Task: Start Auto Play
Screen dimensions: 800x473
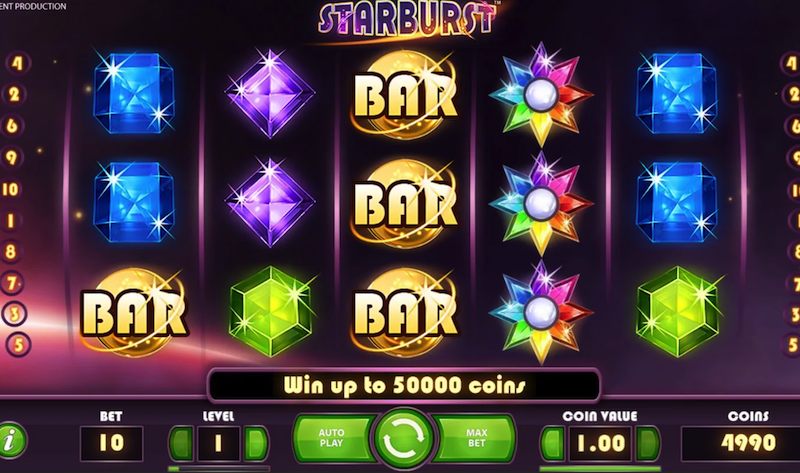Action: point(331,438)
